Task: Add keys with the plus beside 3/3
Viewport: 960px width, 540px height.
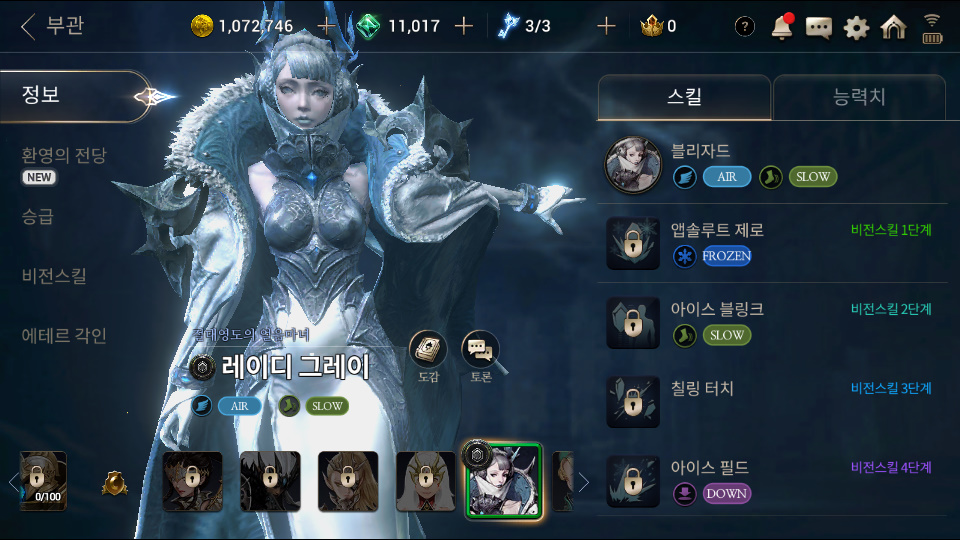Action: click(606, 26)
